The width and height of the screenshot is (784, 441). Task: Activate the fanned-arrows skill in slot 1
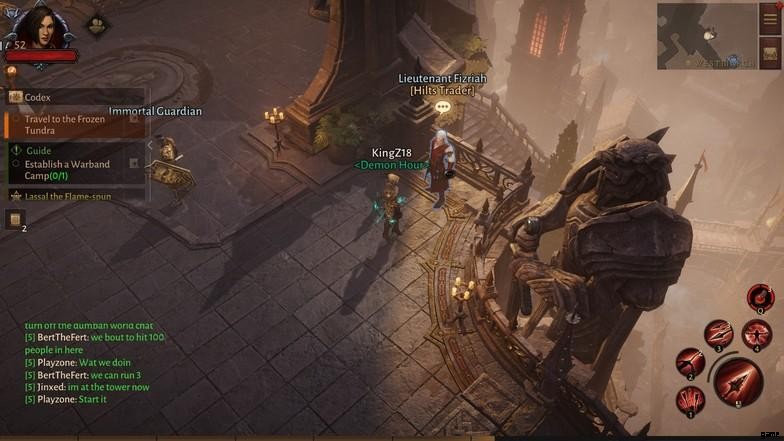(690, 401)
